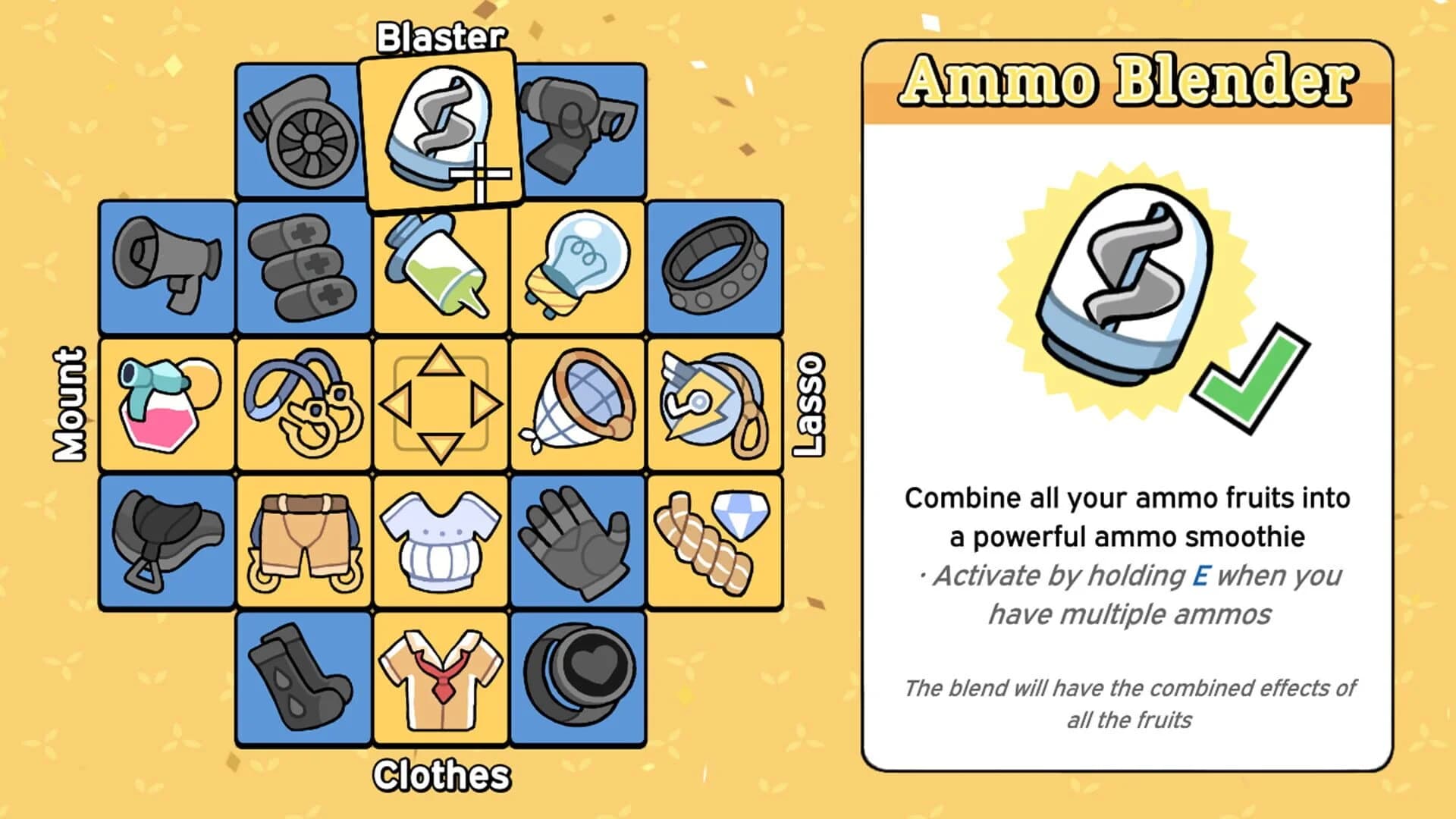Pick the battery pack upgrade
This screenshot has height=819, width=1456.
[303, 269]
